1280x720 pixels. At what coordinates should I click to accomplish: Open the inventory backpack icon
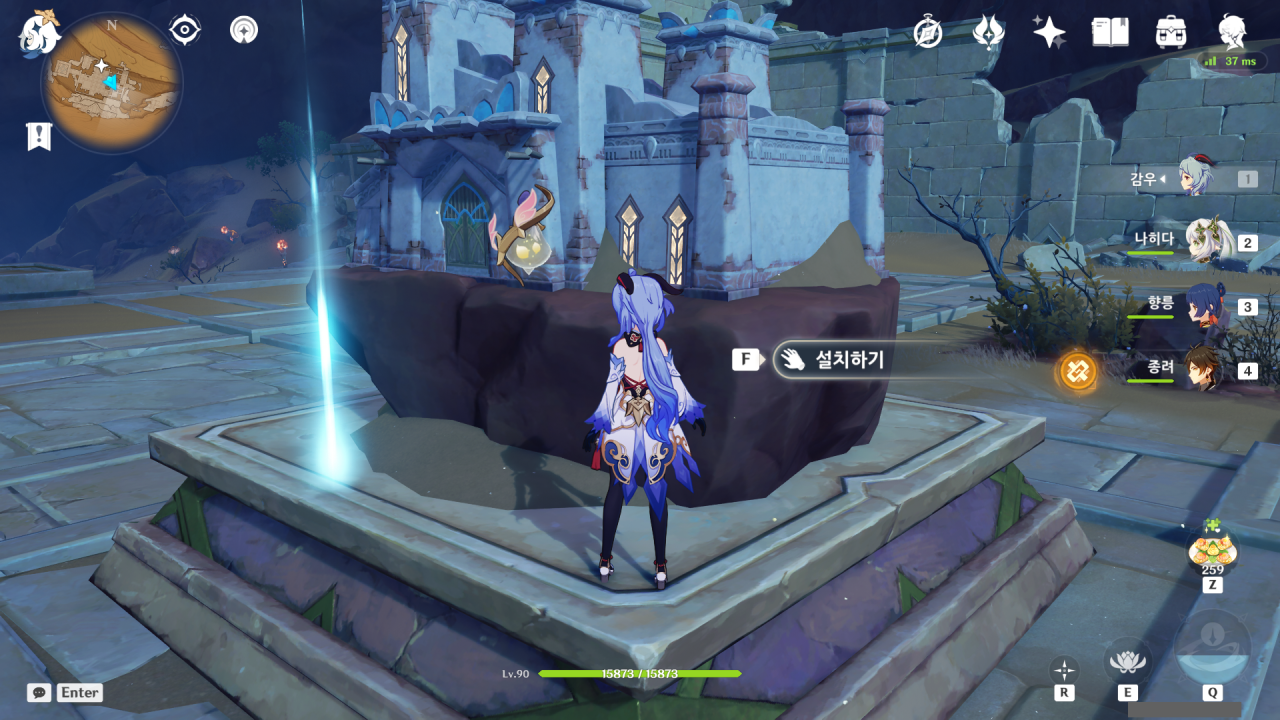click(x=1170, y=32)
